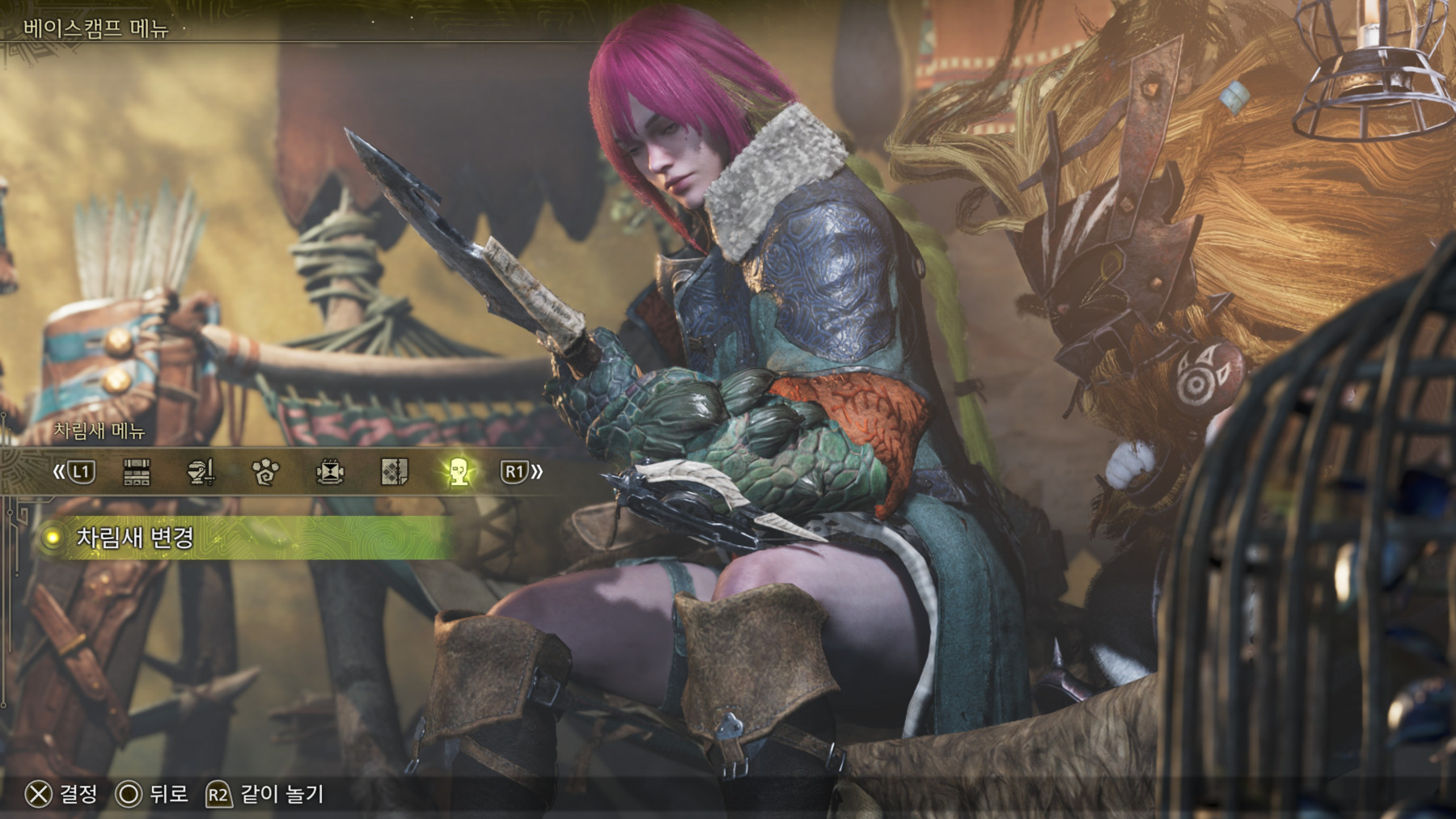Viewport: 1456px width, 819px height.
Task: Switch to the patterned notebook tab
Action: tap(394, 472)
